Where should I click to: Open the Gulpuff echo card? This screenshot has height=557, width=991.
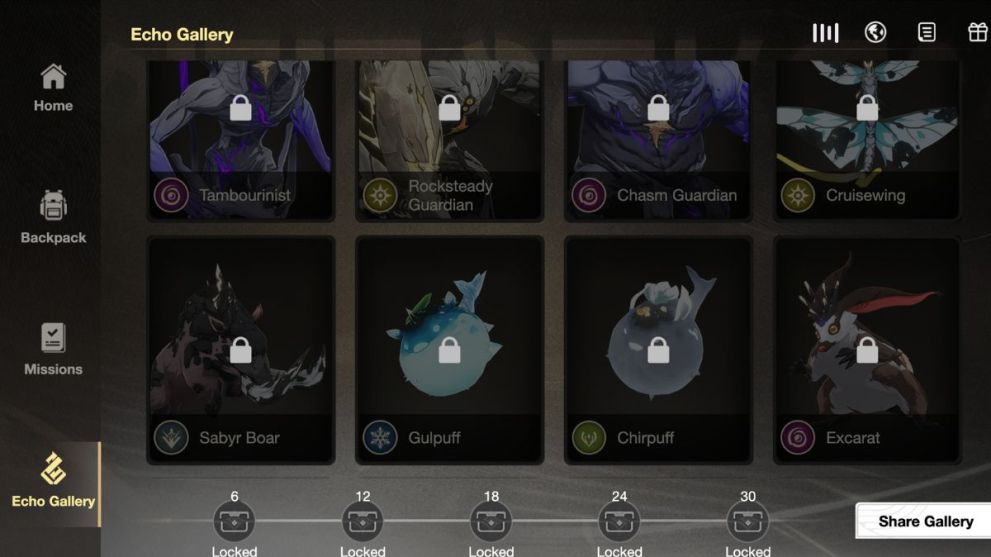click(449, 350)
